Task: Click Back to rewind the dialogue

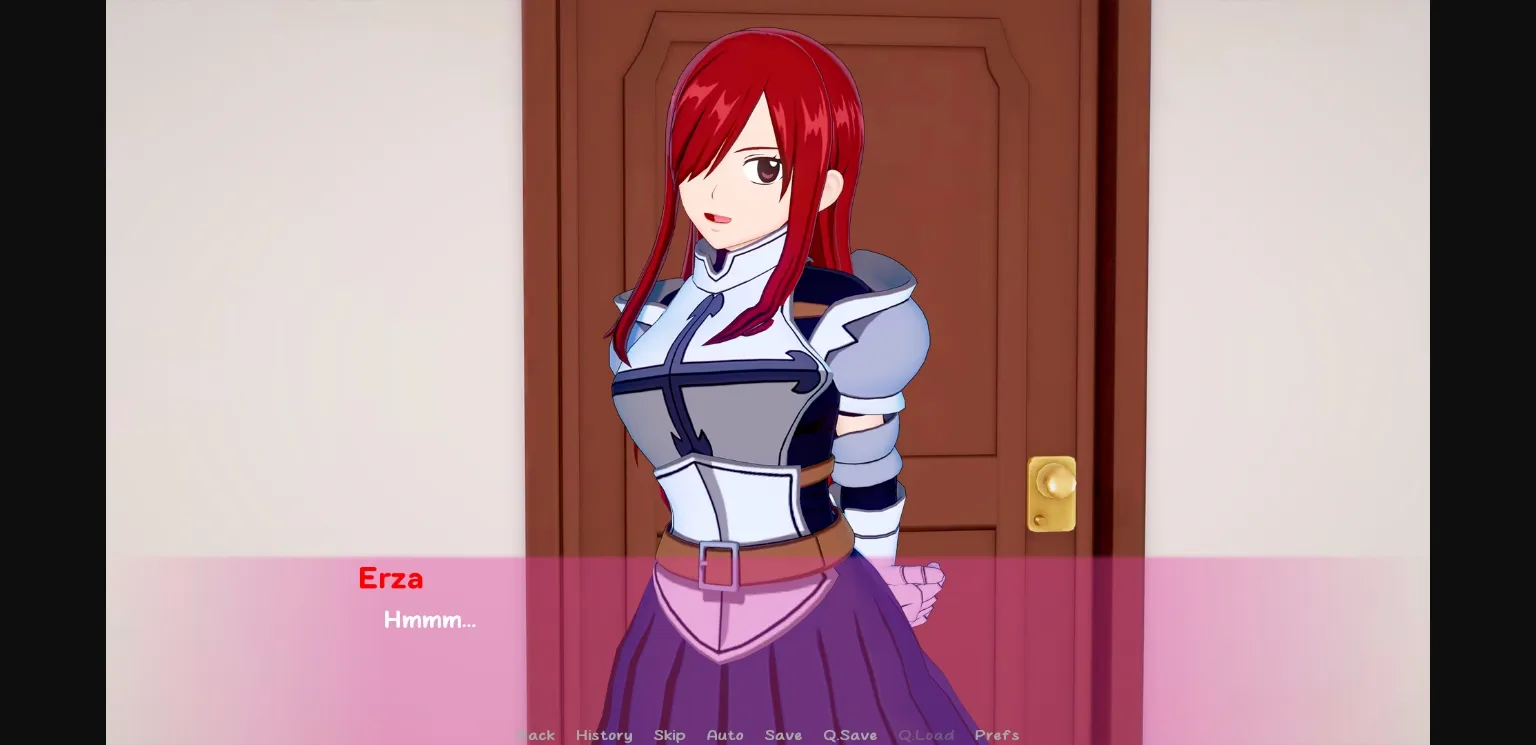Action: (536, 735)
